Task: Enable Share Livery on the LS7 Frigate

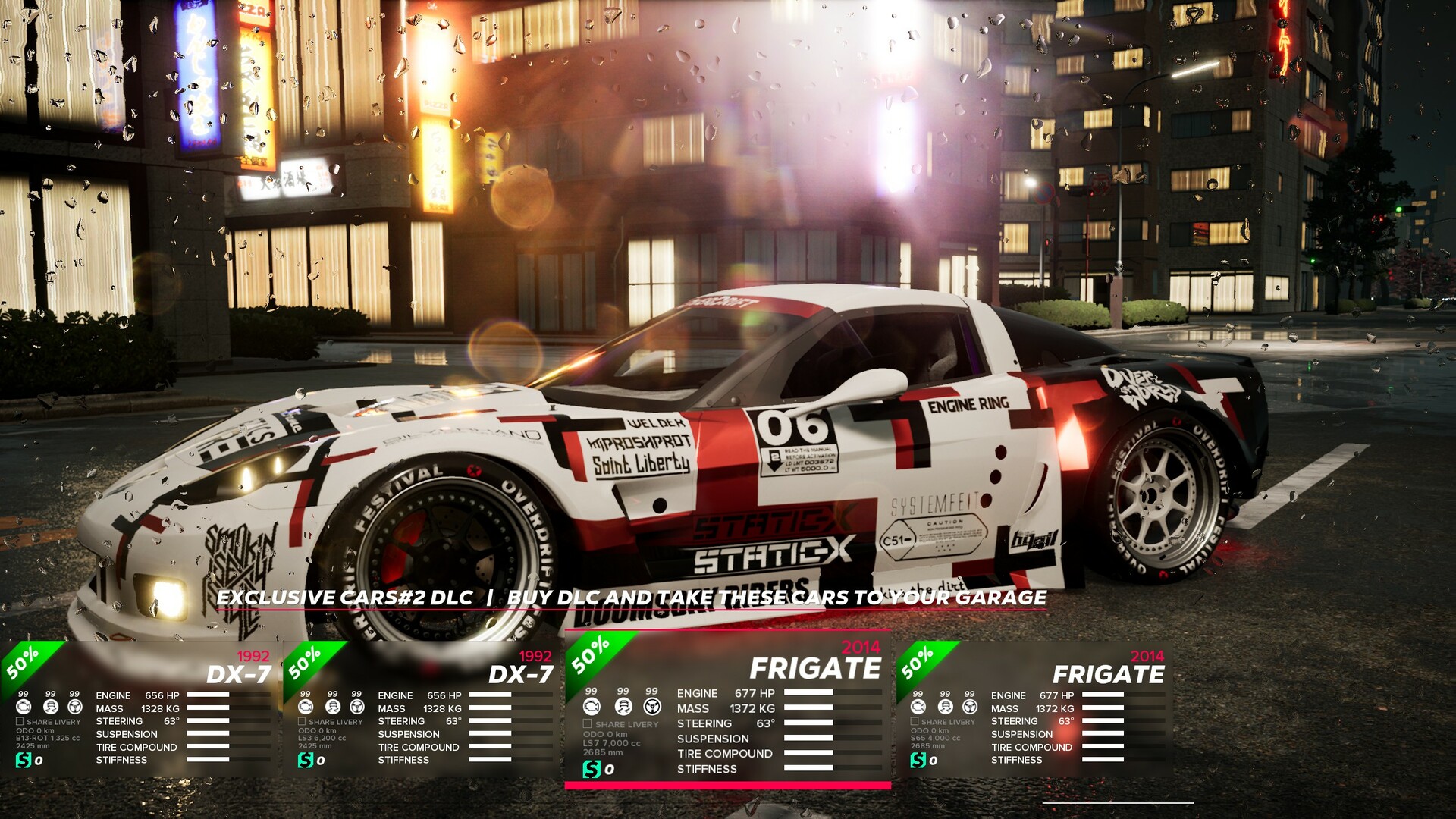Action: pyautogui.click(x=588, y=724)
